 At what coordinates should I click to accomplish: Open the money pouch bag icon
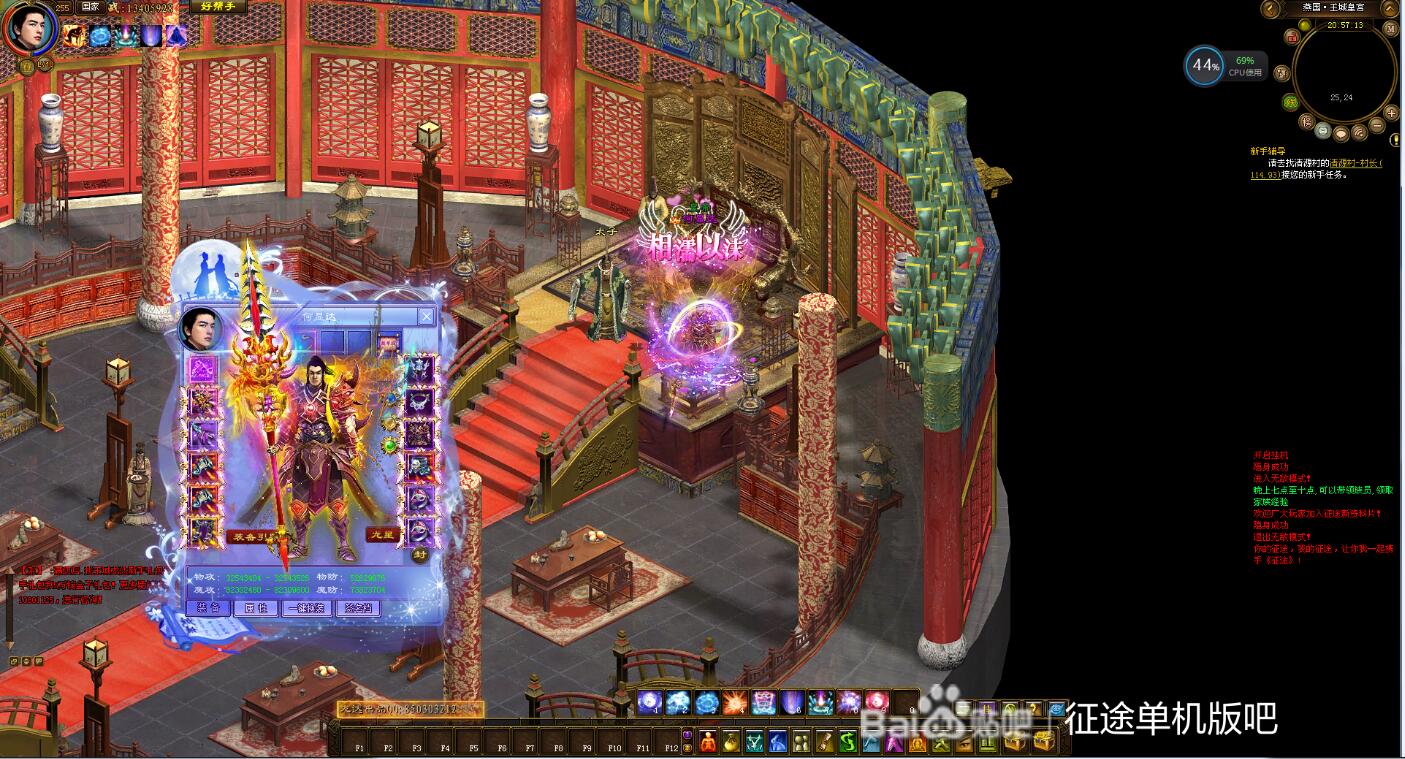coord(732,742)
